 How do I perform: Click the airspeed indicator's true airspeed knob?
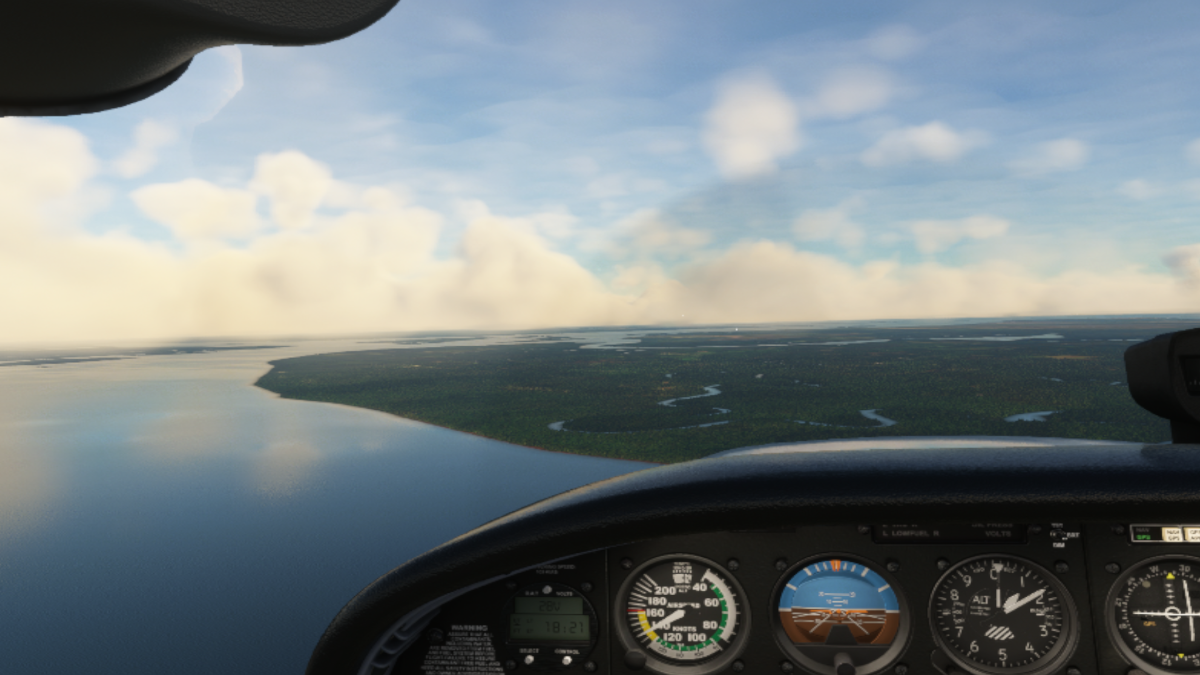(634, 657)
